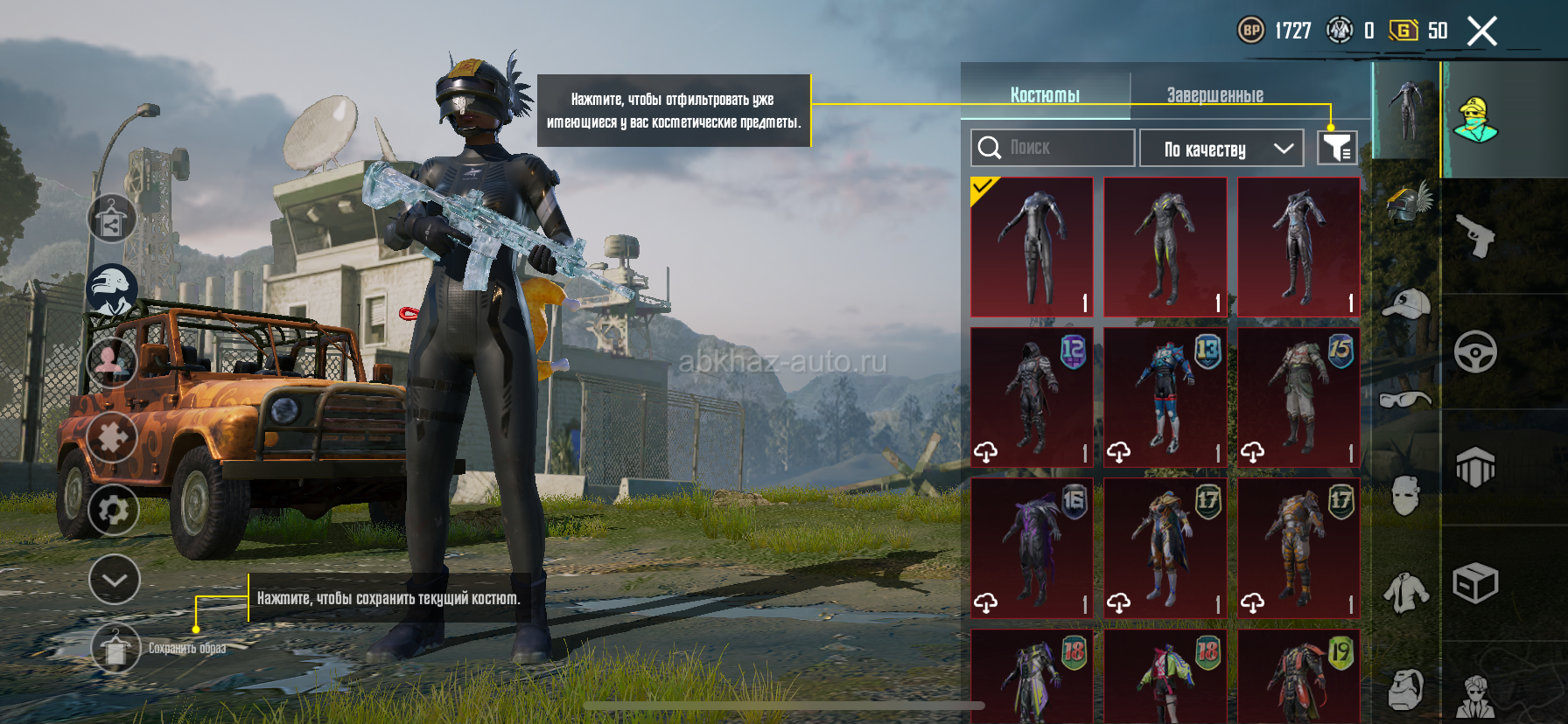1568x724 pixels.
Task: Switch to the pistol weapon skins section
Action: click(1475, 236)
